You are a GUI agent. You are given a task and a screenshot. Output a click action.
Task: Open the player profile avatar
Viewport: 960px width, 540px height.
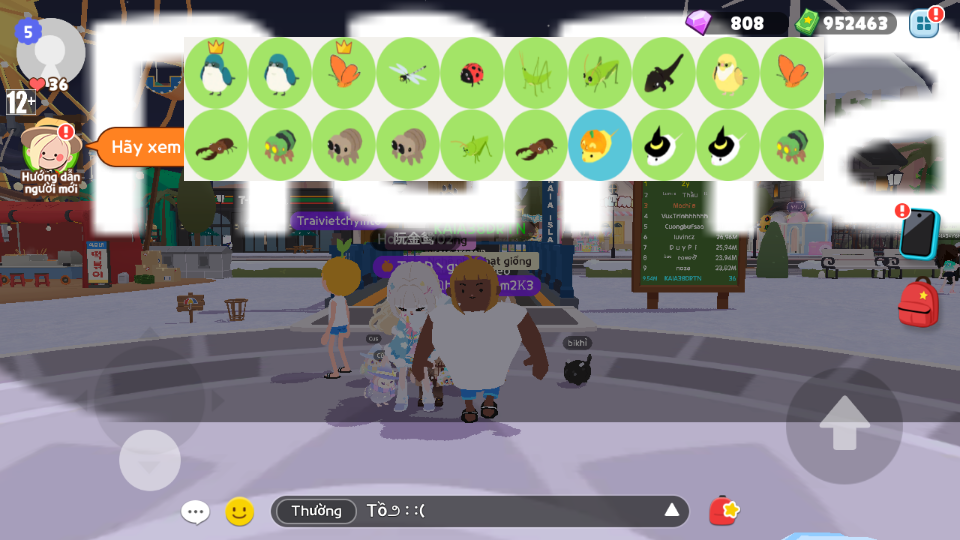coord(50,50)
